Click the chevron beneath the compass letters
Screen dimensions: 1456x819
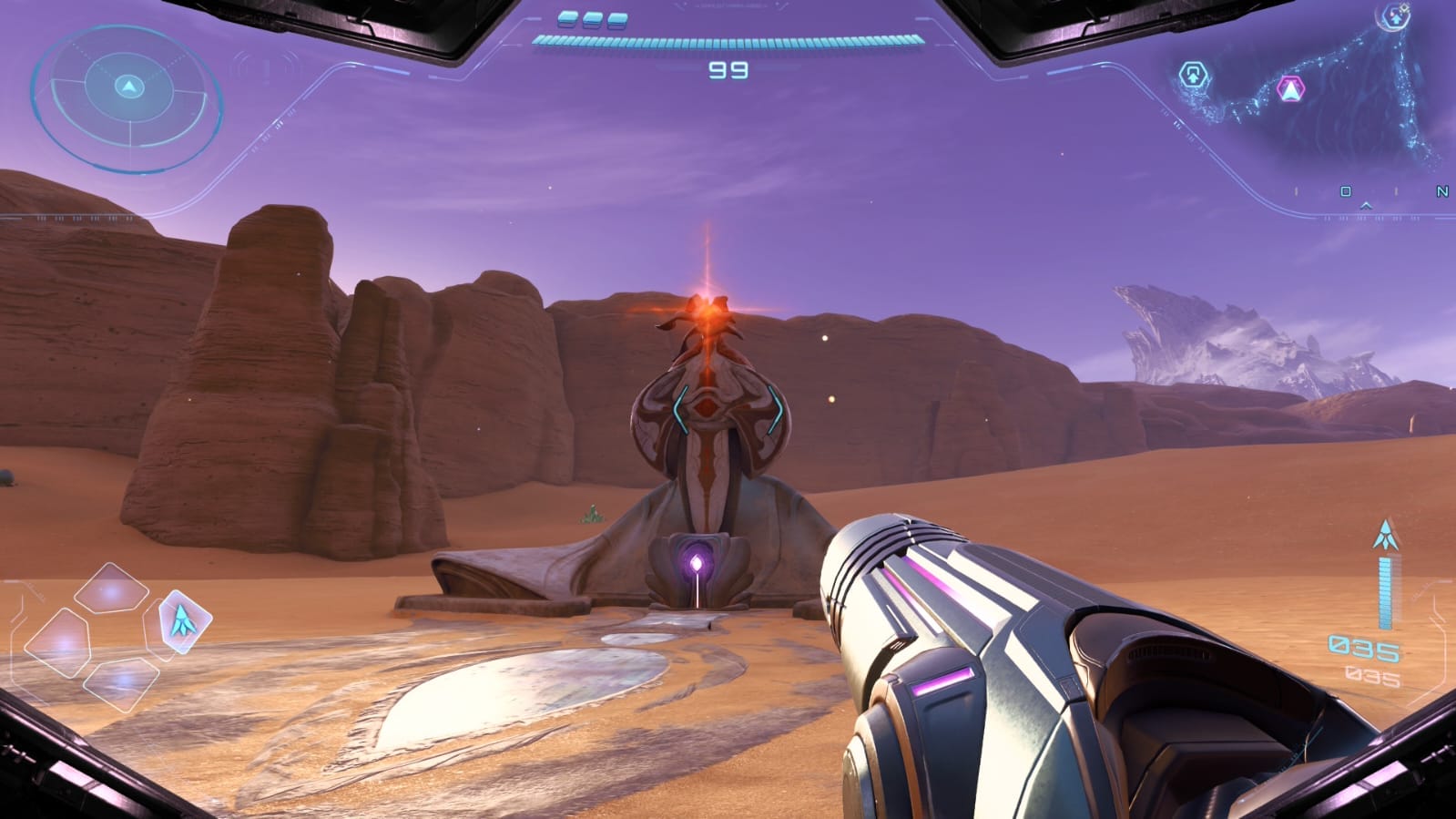(1366, 207)
